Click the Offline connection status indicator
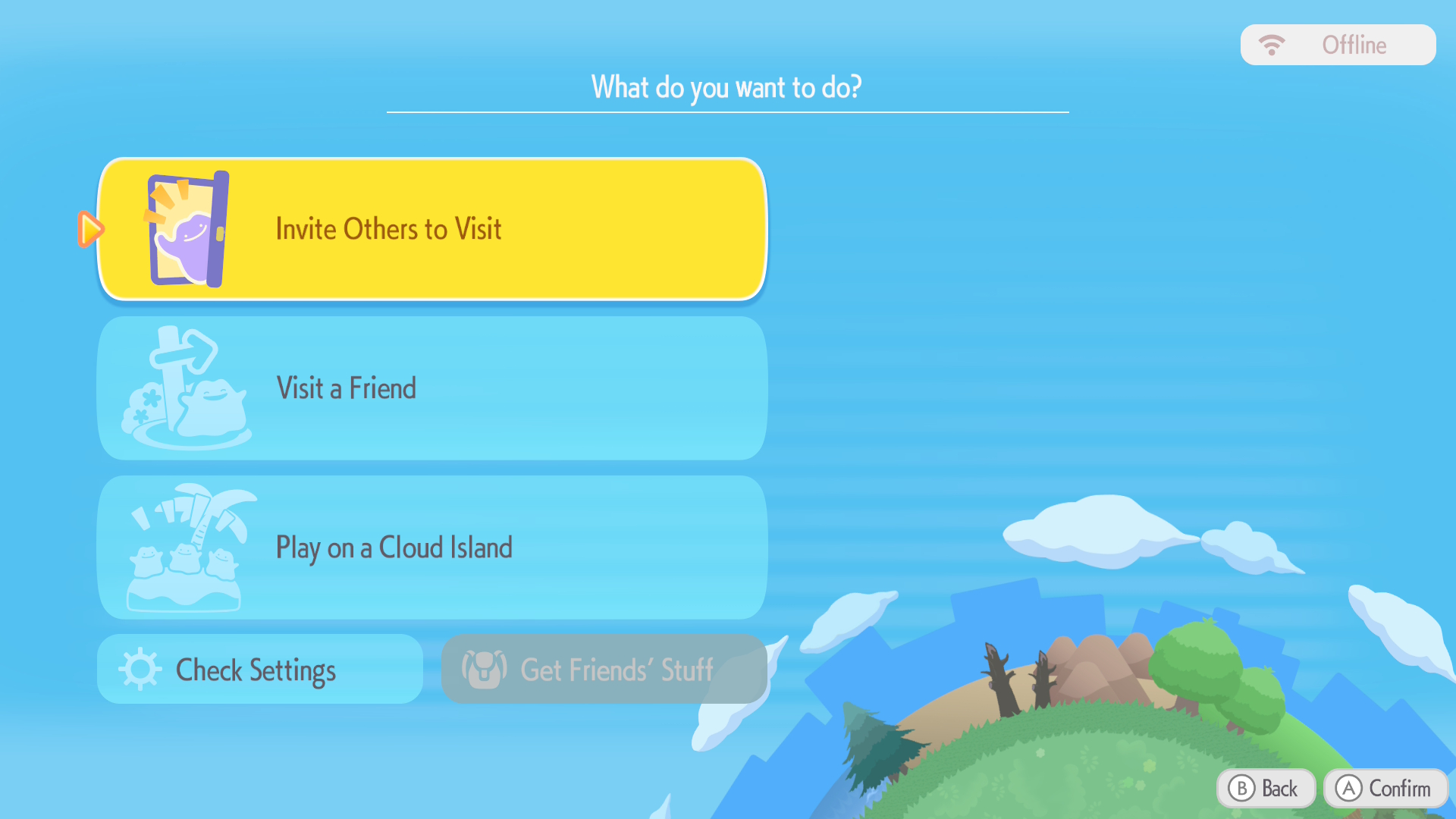The width and height of the screenshot is (1456, 819). coord(1338,45)
